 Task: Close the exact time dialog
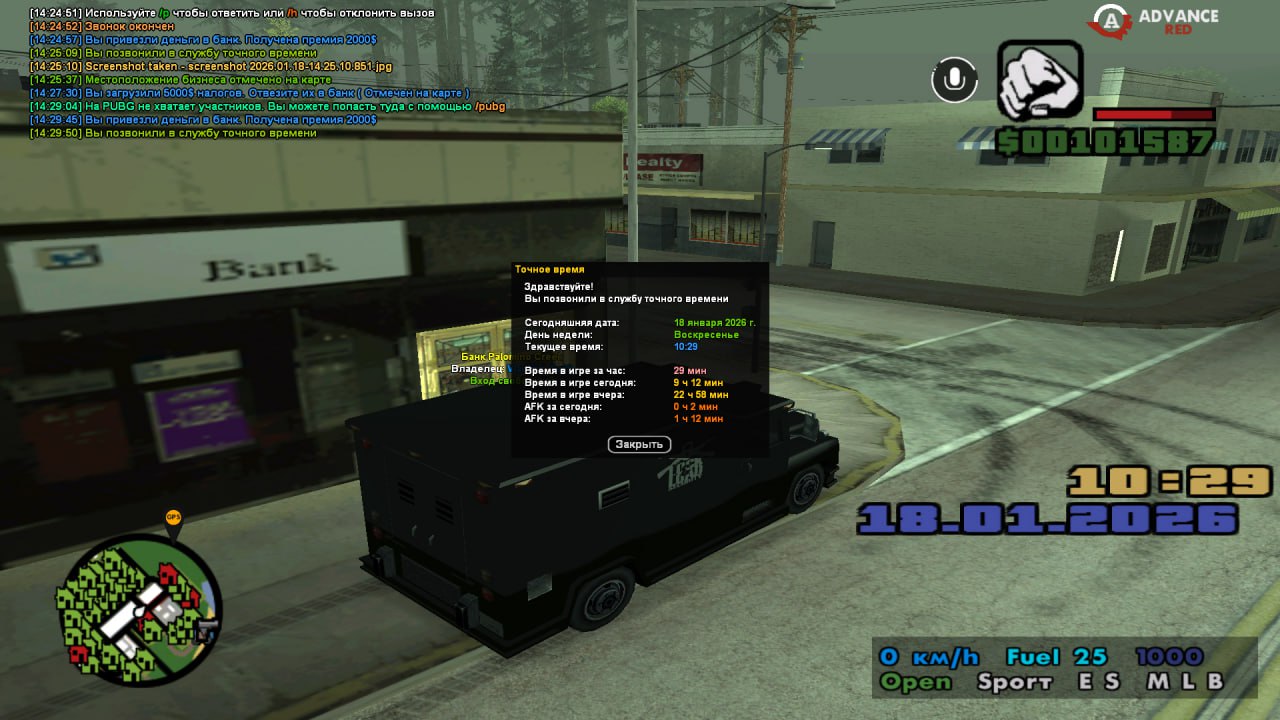pos(639,444)
